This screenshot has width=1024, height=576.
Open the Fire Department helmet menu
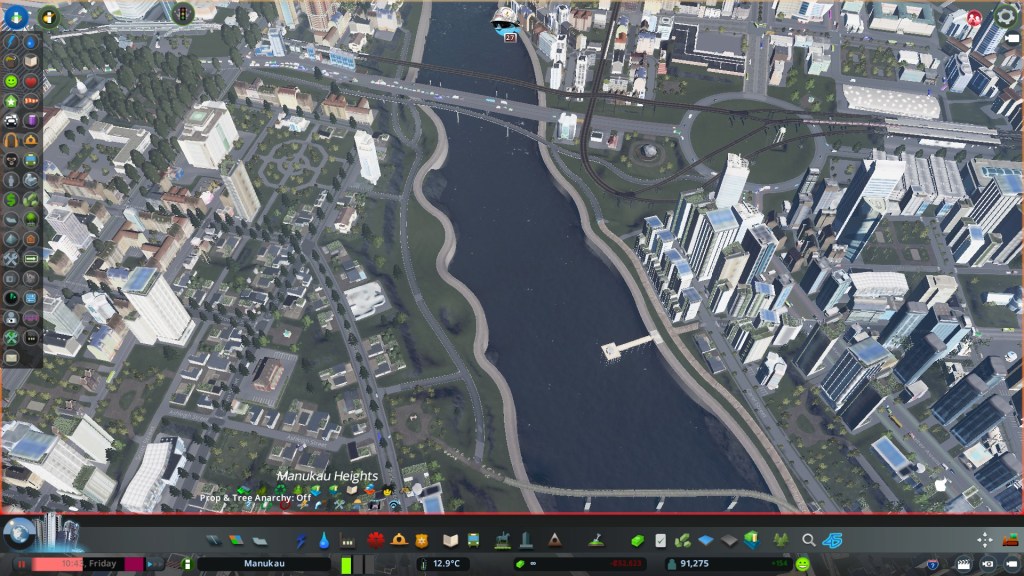pos(399,540)
